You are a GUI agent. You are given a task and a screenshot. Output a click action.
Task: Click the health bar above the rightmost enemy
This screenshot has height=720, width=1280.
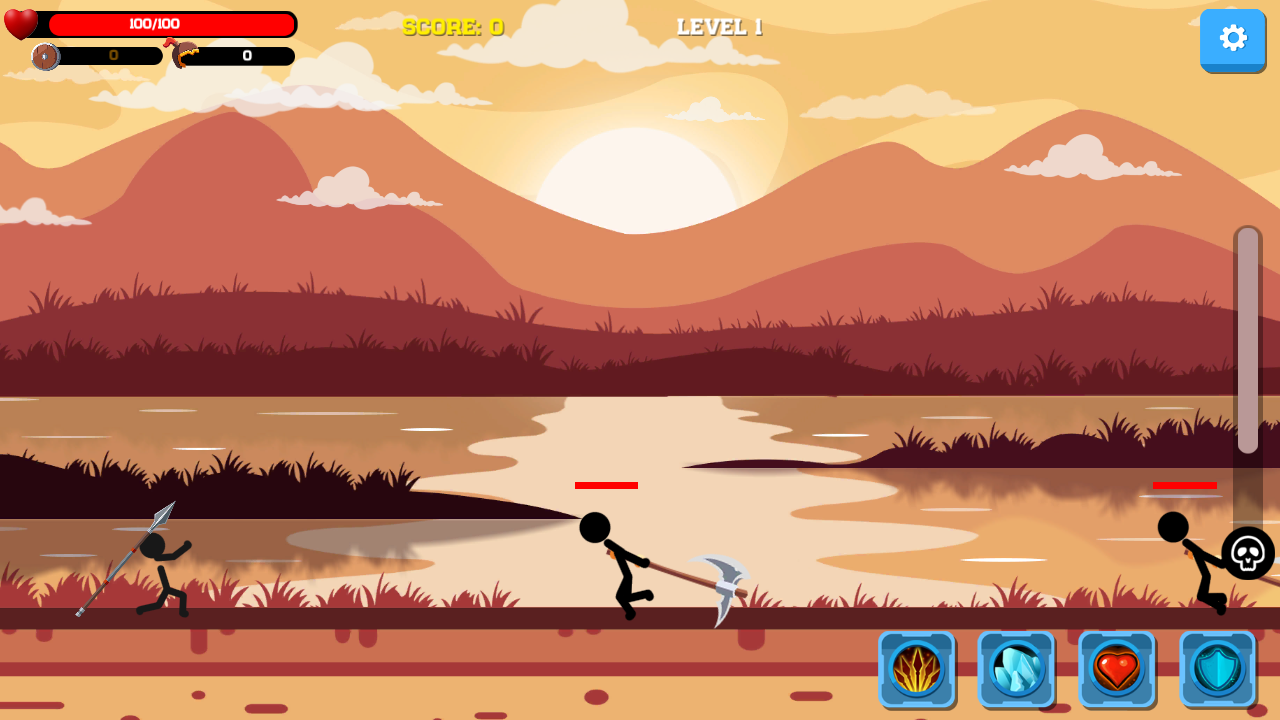1184,485
